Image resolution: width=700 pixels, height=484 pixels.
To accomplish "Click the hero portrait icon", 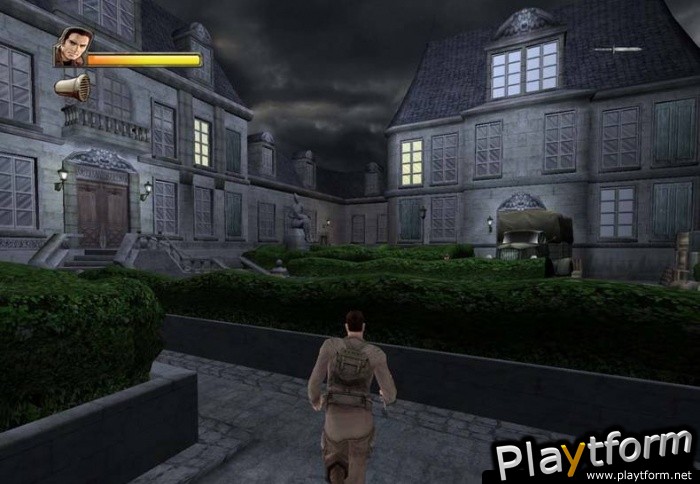I will tap(69, 47).
